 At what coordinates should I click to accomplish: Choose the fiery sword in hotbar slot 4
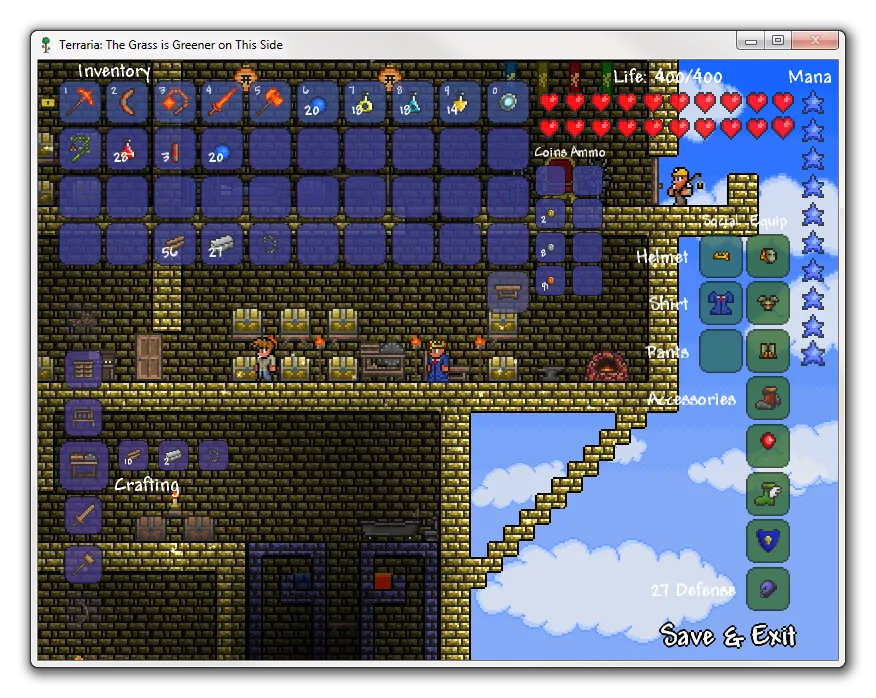[x=224, y=103]
